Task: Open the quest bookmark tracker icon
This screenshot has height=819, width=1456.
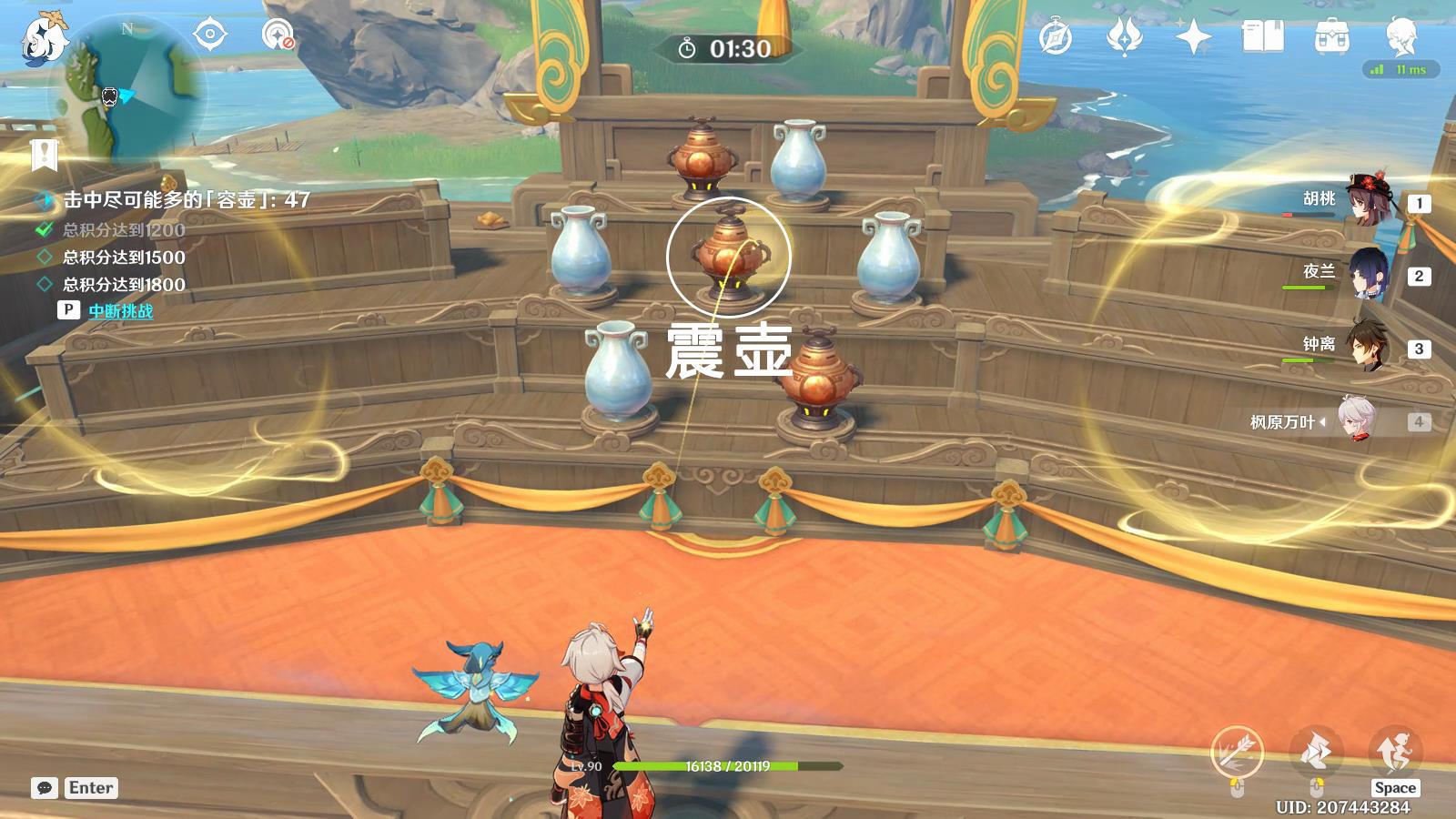Action: click(44, 155)
